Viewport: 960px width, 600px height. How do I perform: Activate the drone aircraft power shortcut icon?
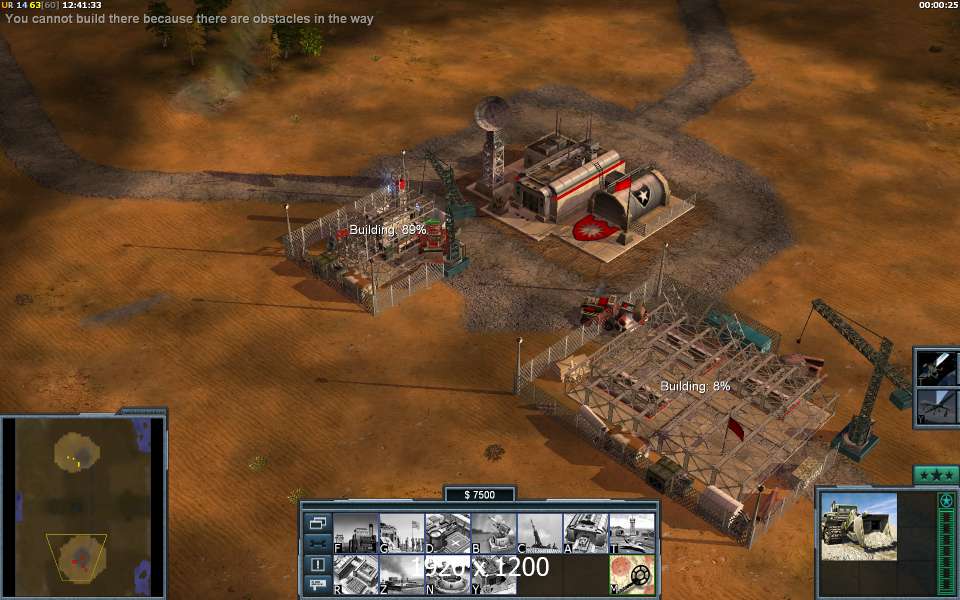(x=939, y=407)
